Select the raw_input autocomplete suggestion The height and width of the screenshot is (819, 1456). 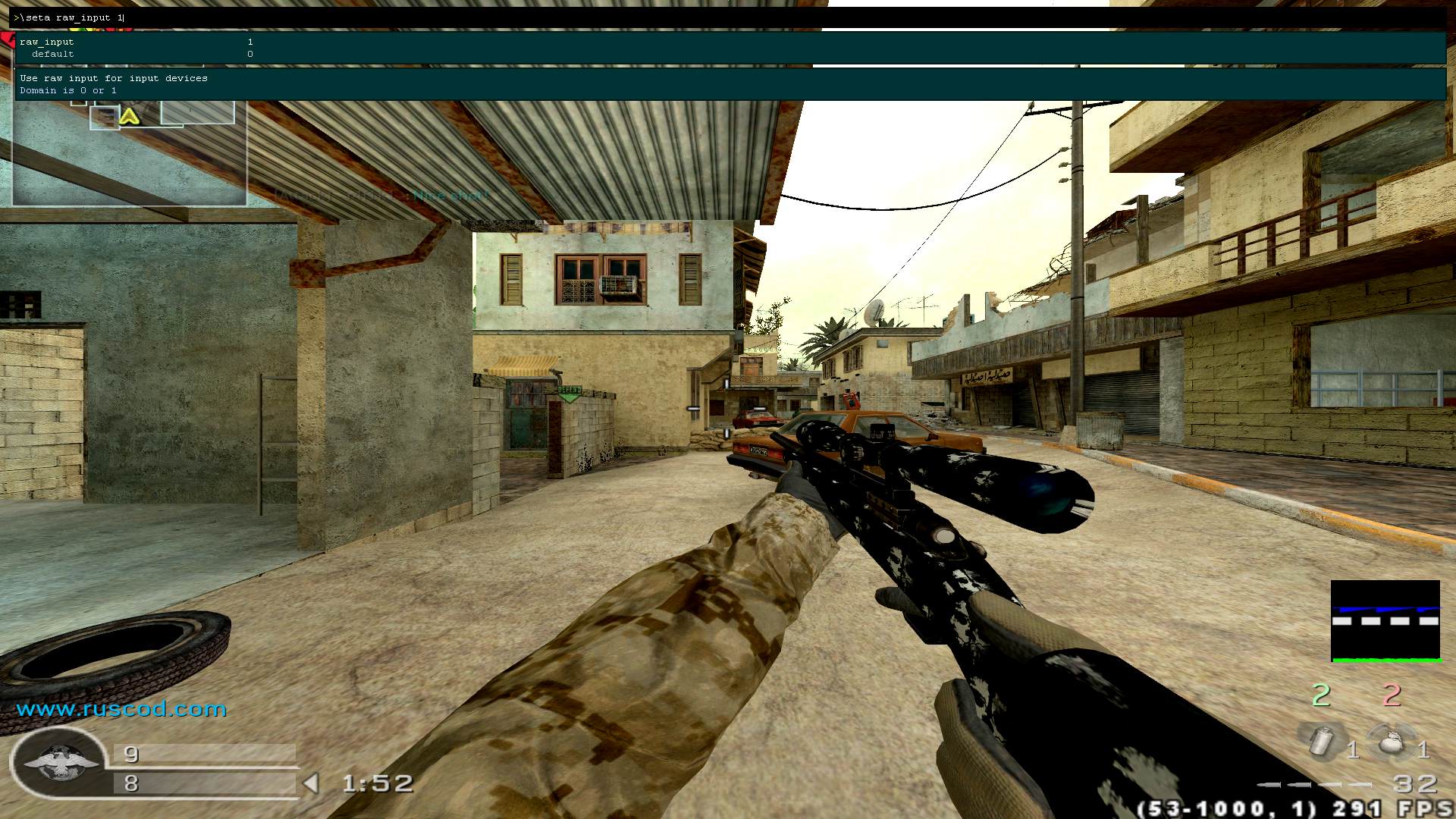click(x=47, y=42)
